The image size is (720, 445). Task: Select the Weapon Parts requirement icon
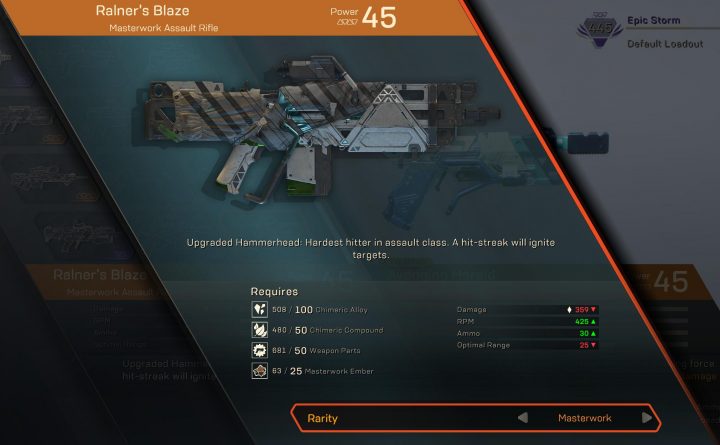[258, 351]
